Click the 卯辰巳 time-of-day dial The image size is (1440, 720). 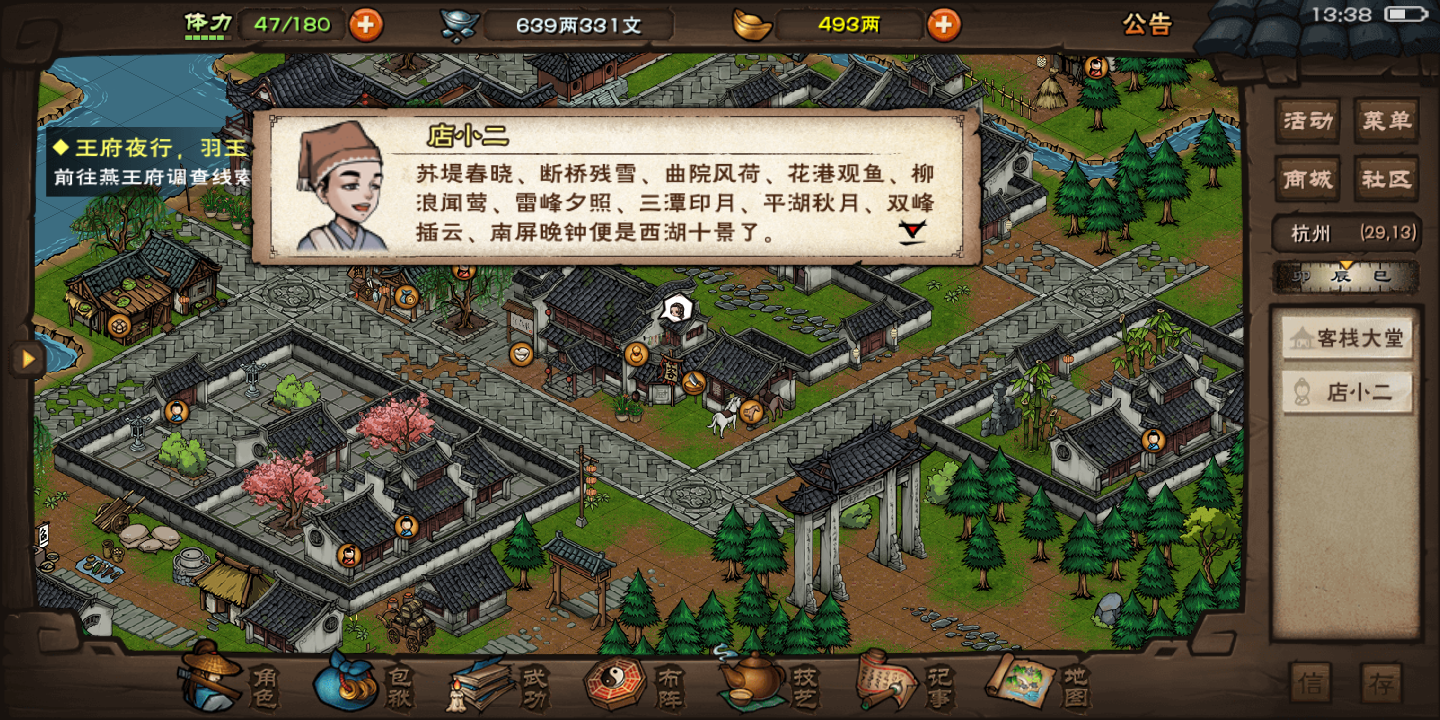coord(1345,277)
